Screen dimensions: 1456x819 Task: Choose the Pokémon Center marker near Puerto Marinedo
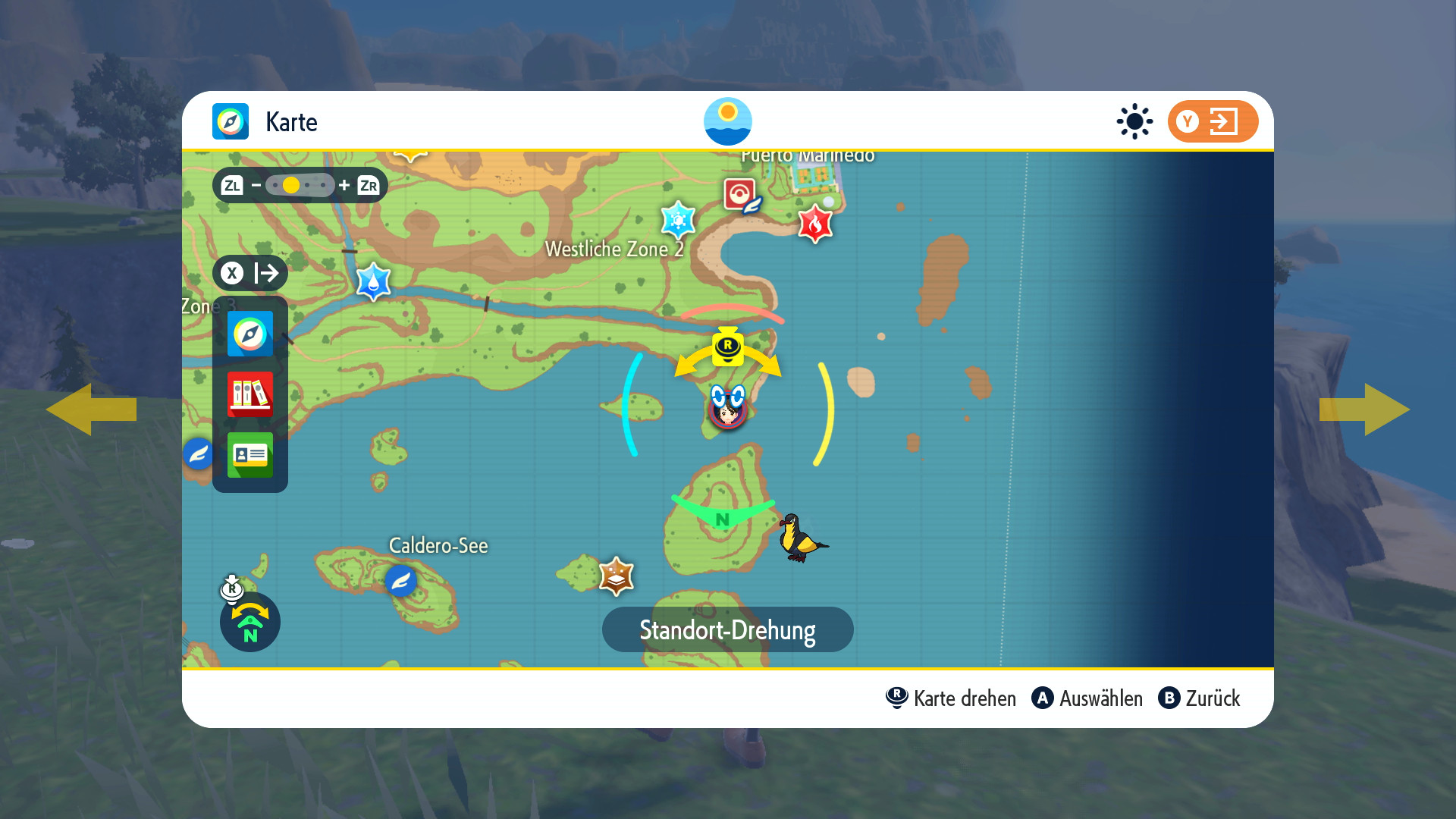click(x=740, y=194)
